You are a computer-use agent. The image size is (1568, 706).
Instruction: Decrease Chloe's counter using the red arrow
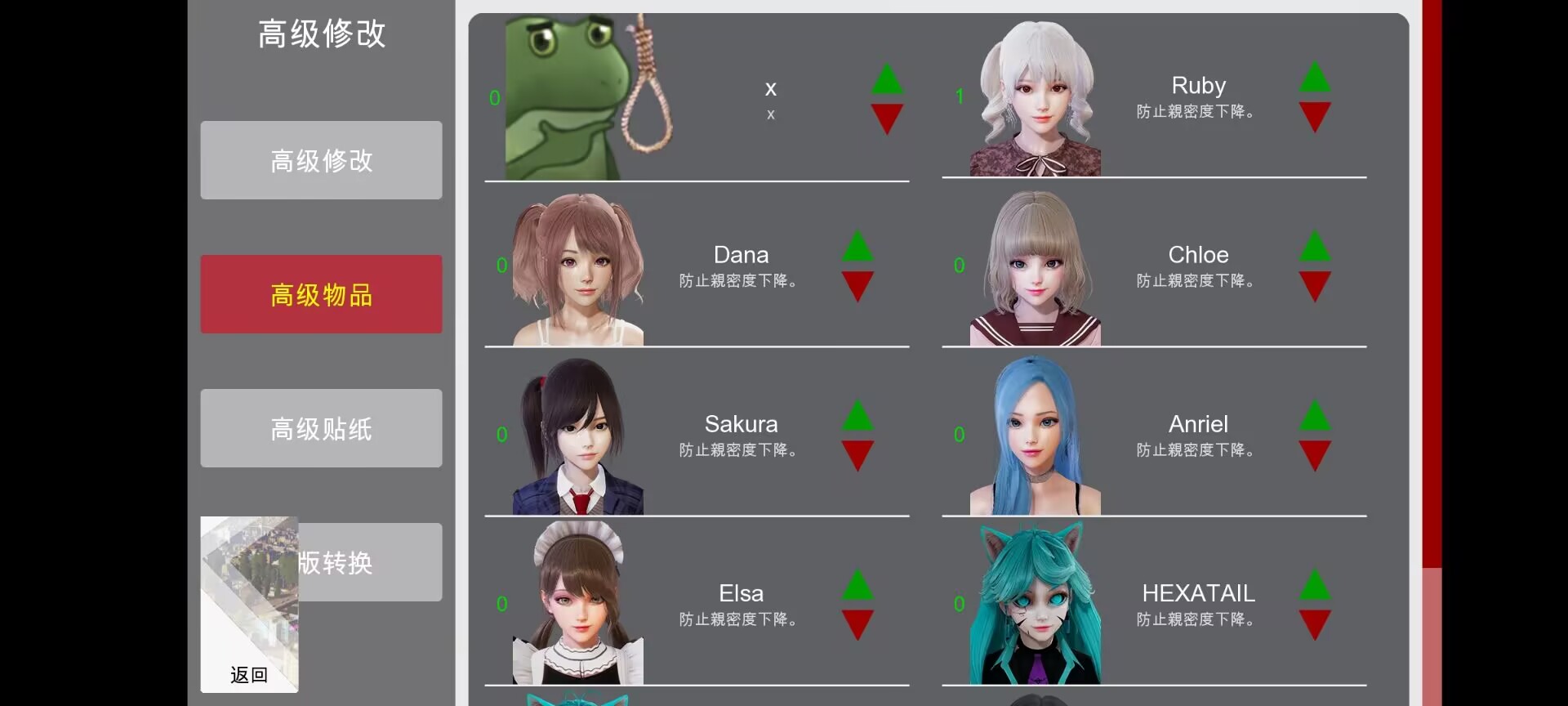[x=1315, y=286]
